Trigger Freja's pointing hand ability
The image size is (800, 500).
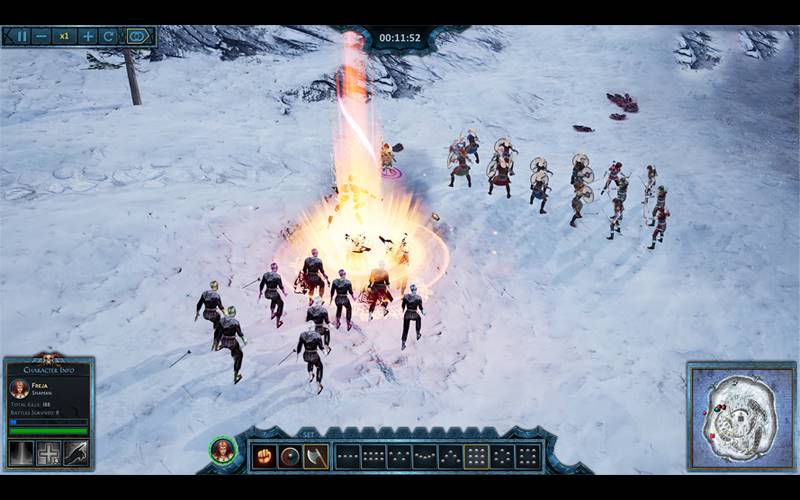[x=76, y=453]
